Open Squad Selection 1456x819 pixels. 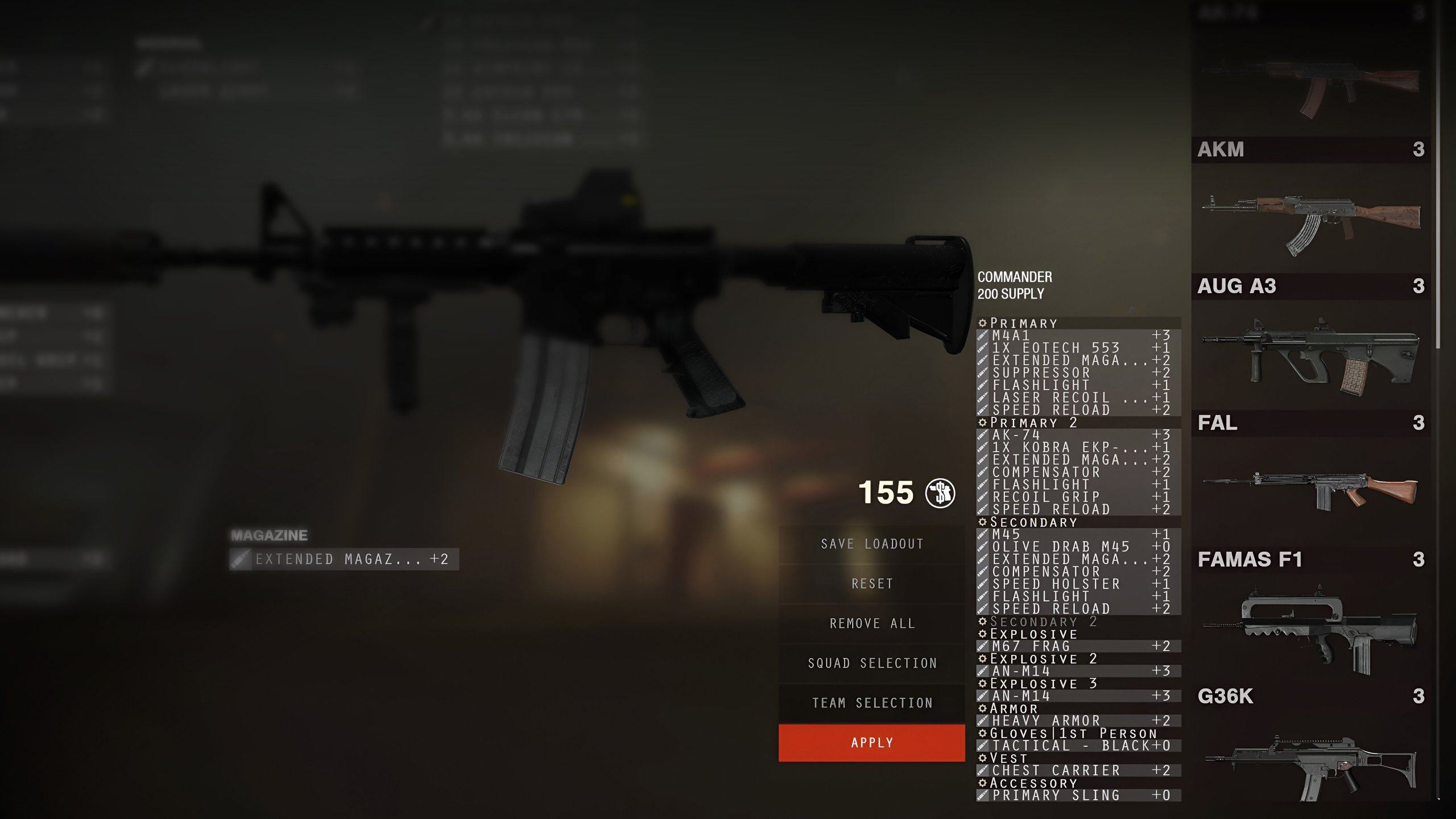click(x=871, y=663)
